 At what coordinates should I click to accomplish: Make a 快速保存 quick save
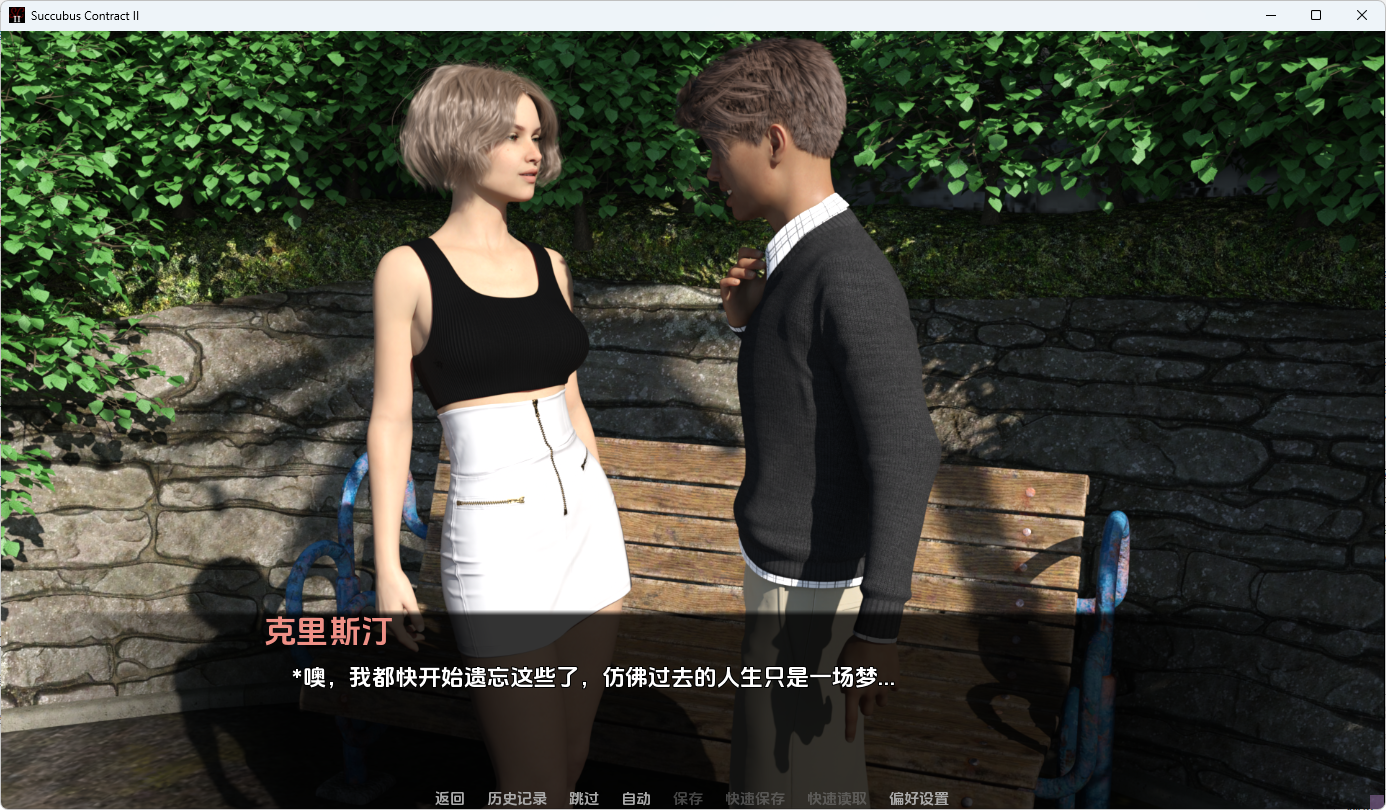758,798
